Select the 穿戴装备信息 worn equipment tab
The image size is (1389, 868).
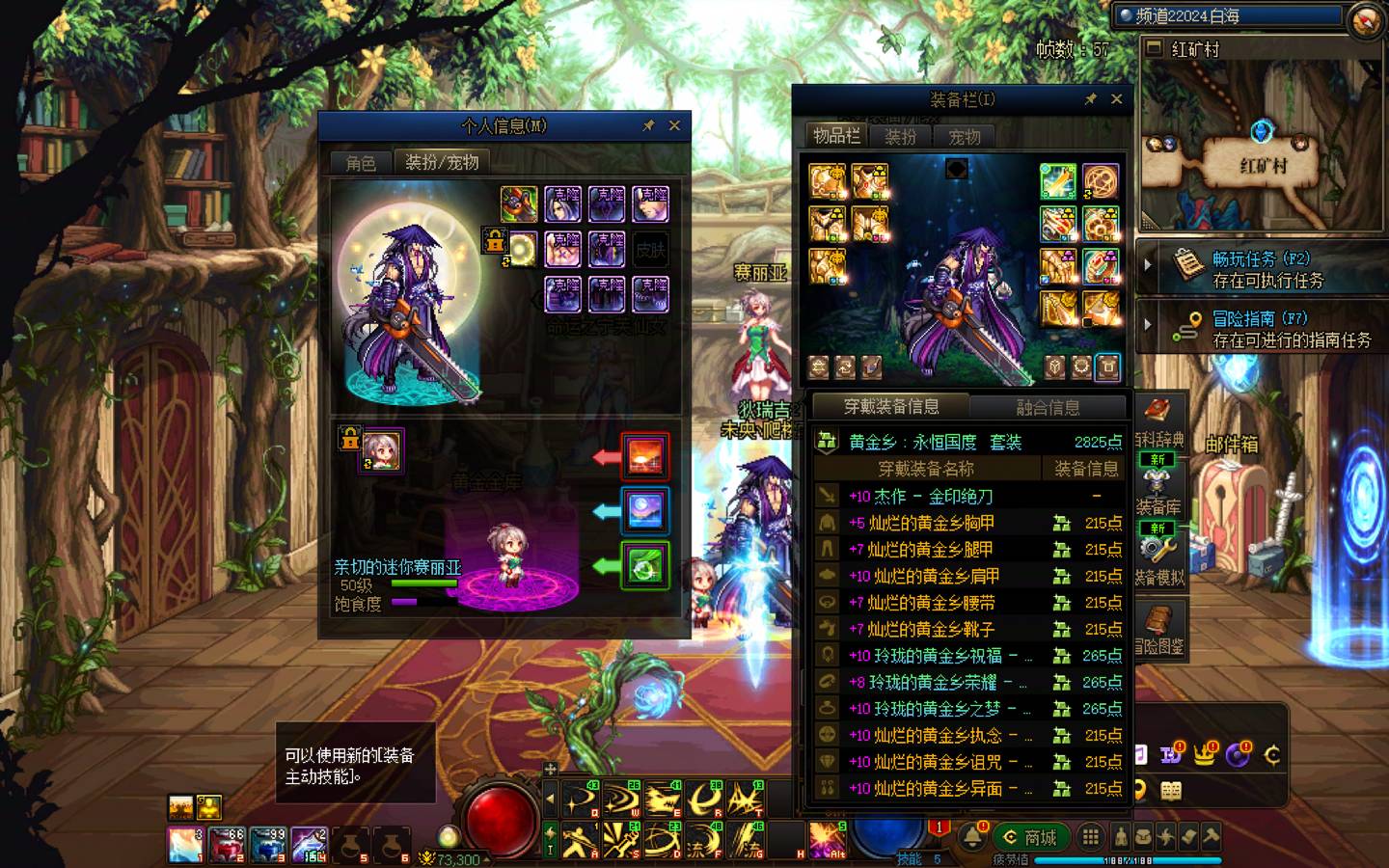click(x=891, y=407)
